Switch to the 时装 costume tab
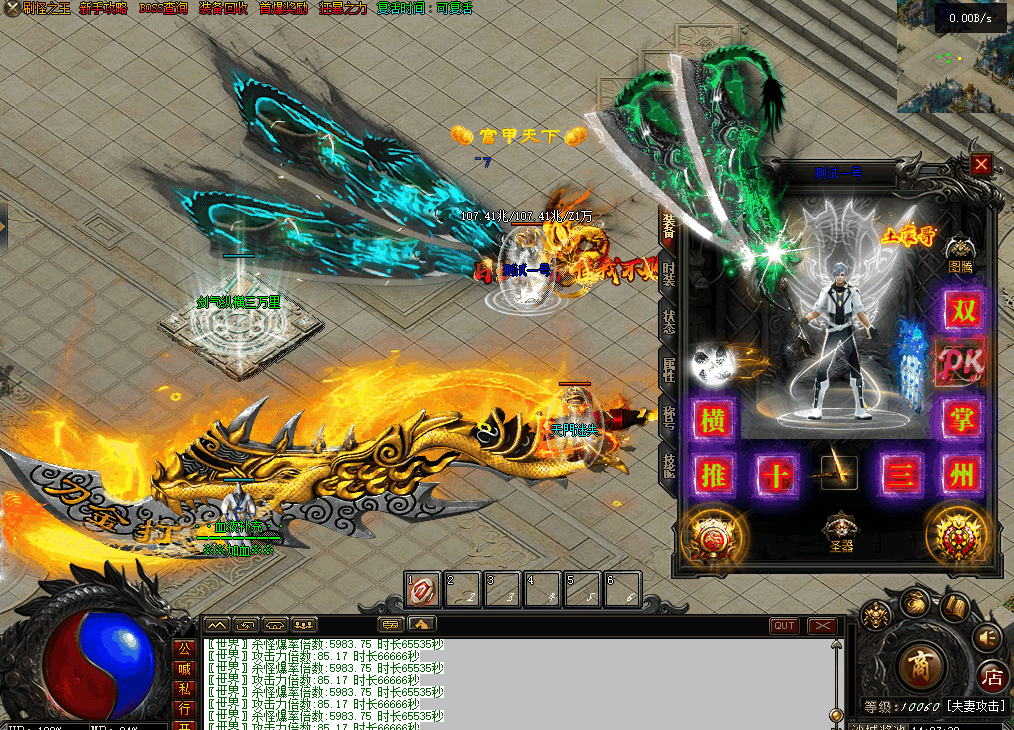The height and width of the screenshot is (730, 1014). pyautogui.click(x=668, y=273)
